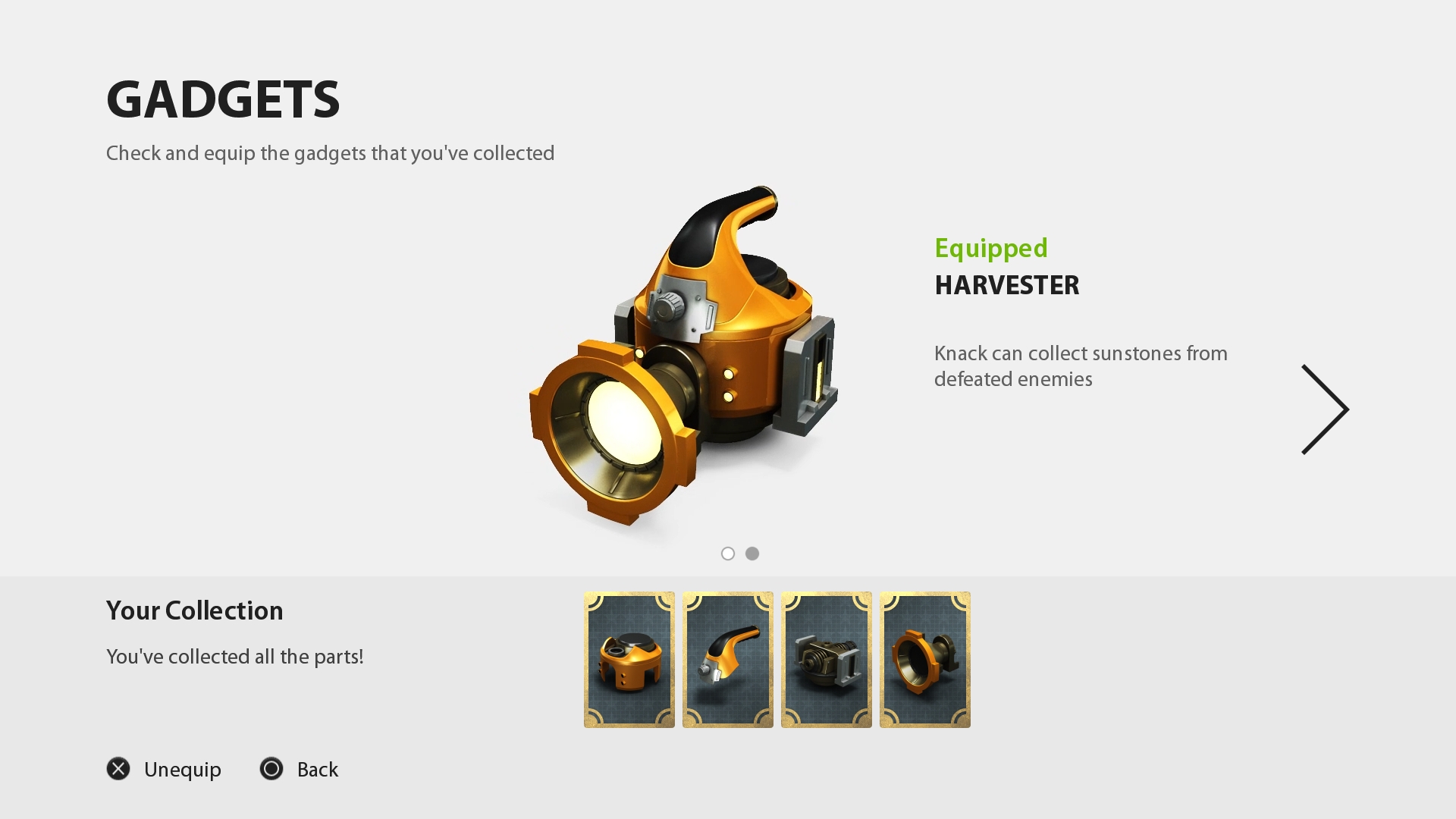1456x819 pixels.
Task: Select the second page indicator dot
Action: [x=752, y=554]
